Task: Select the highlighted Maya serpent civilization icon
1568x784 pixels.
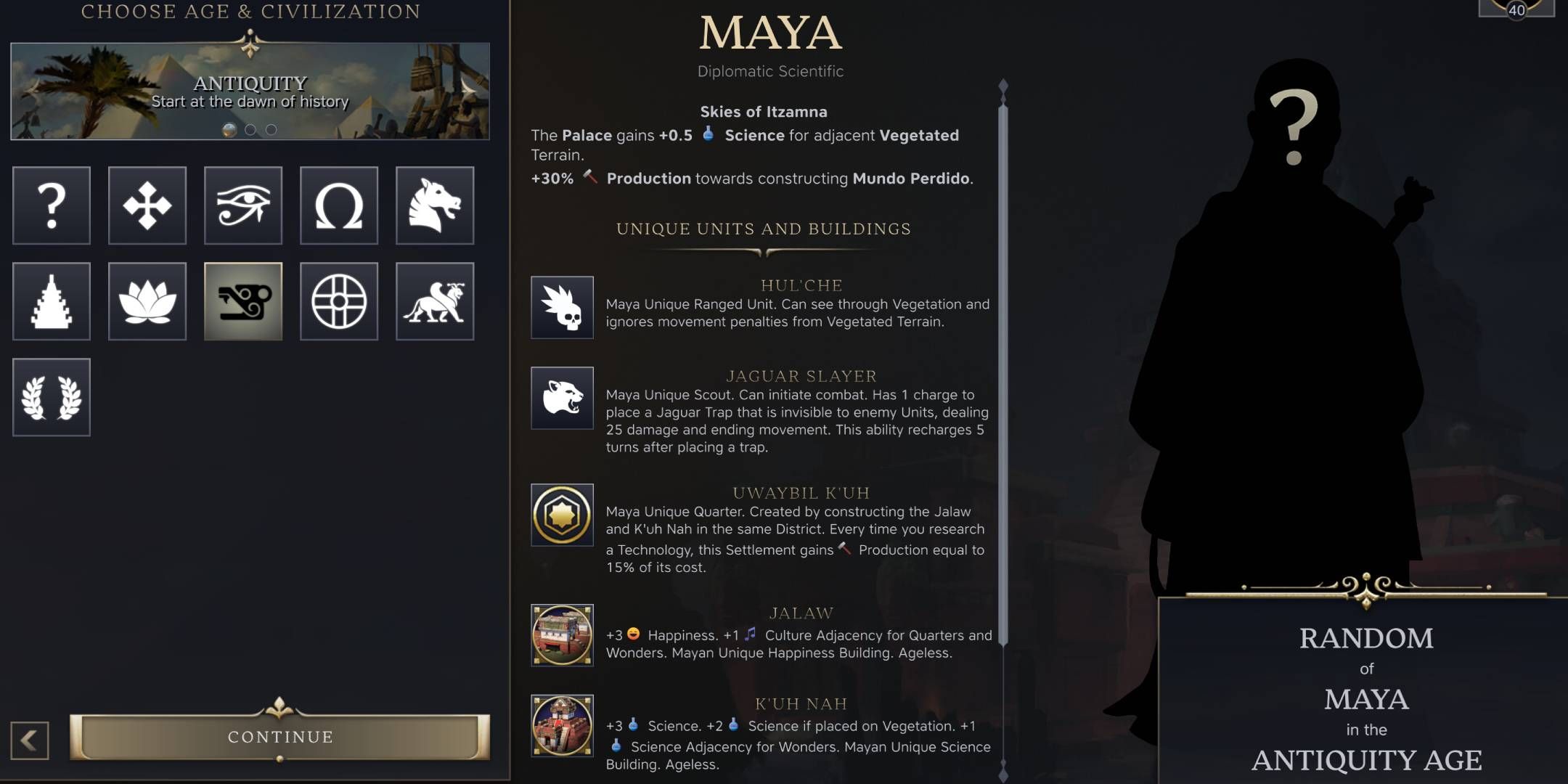Action: coord(243,301)
